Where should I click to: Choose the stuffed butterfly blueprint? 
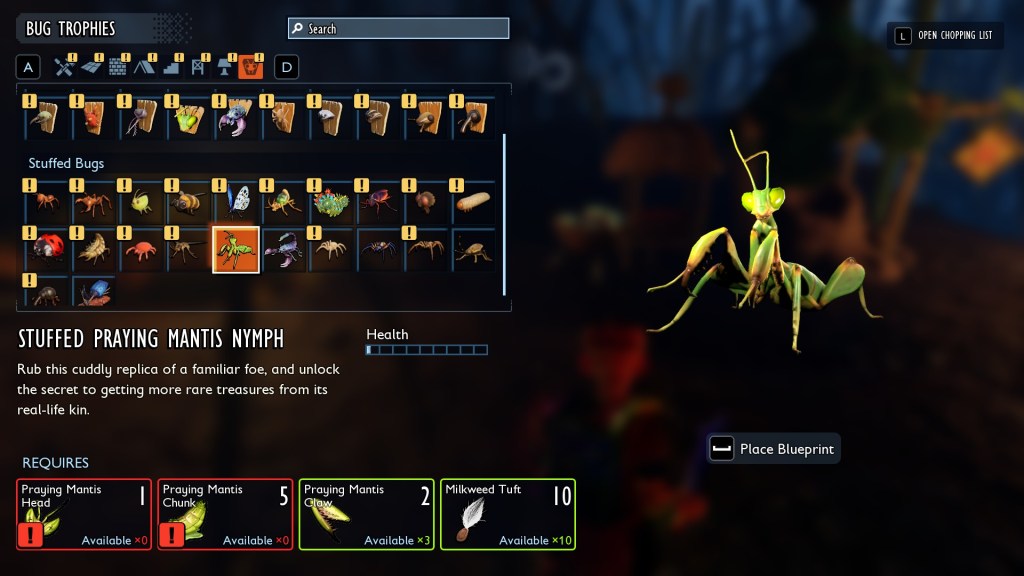point(237,203)
